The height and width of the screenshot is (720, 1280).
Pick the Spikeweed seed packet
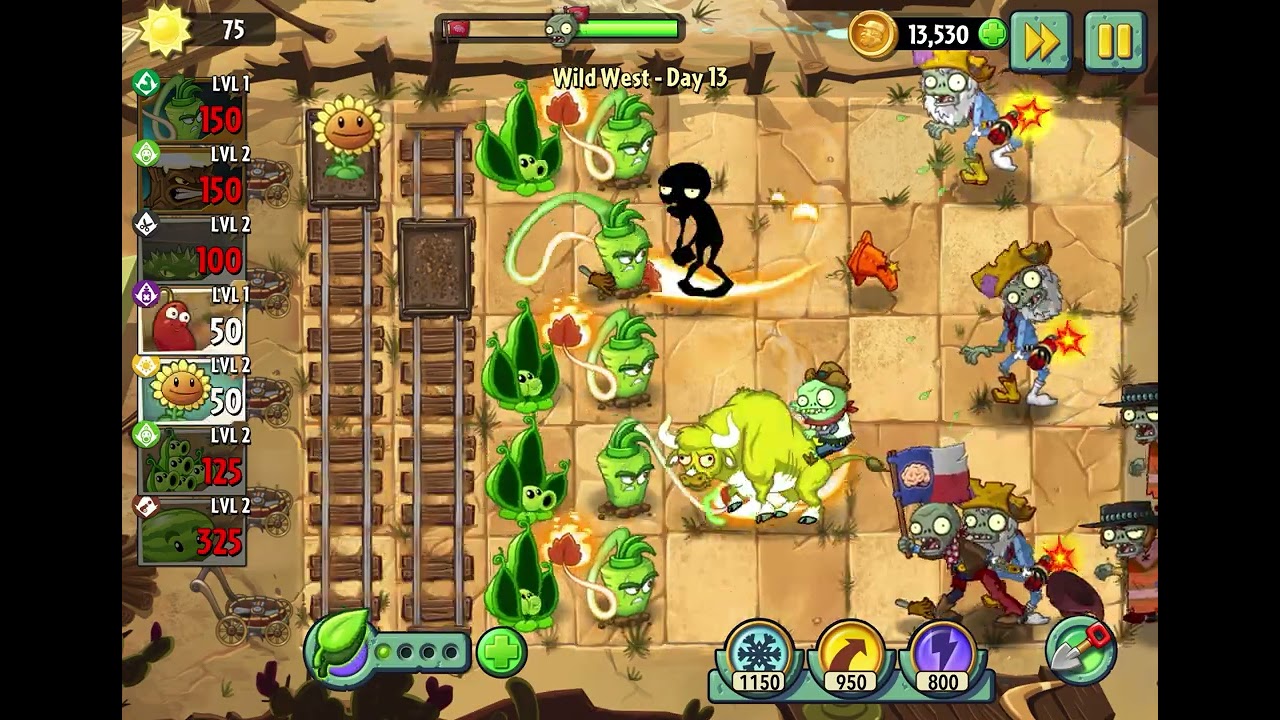192,250
